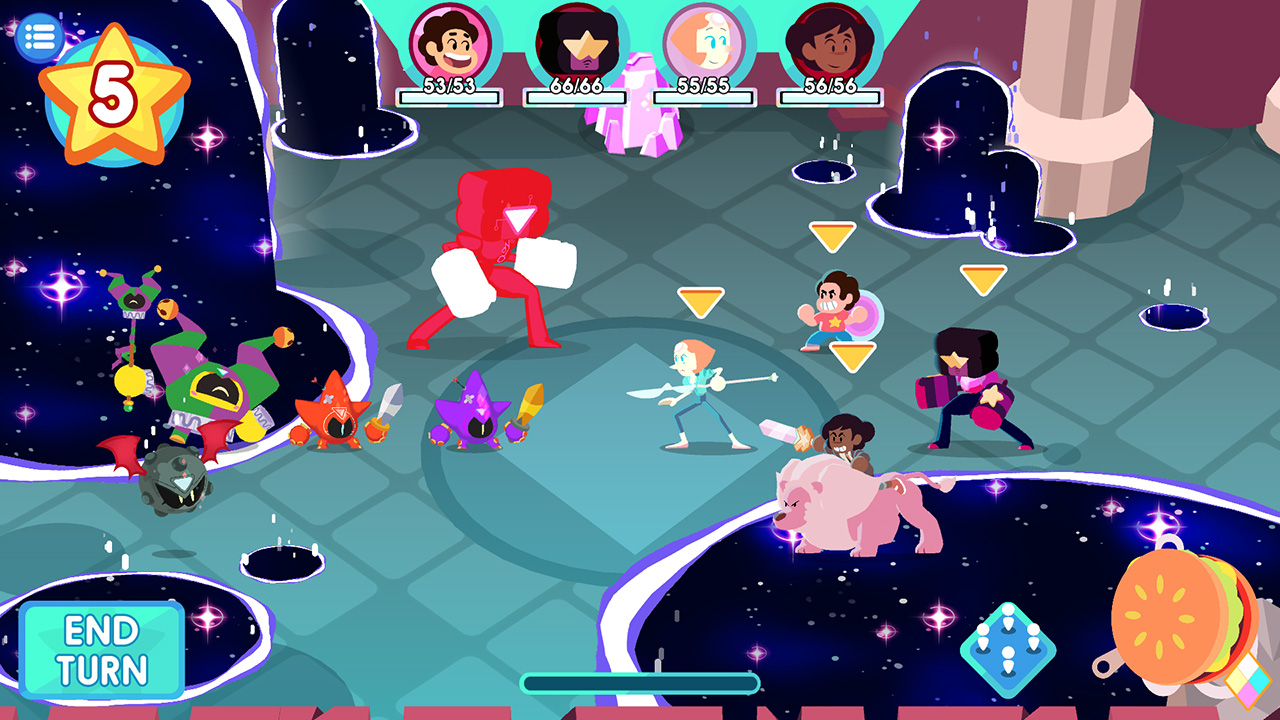
Task: Select Connie riding Lion
Action: [845, 460]
